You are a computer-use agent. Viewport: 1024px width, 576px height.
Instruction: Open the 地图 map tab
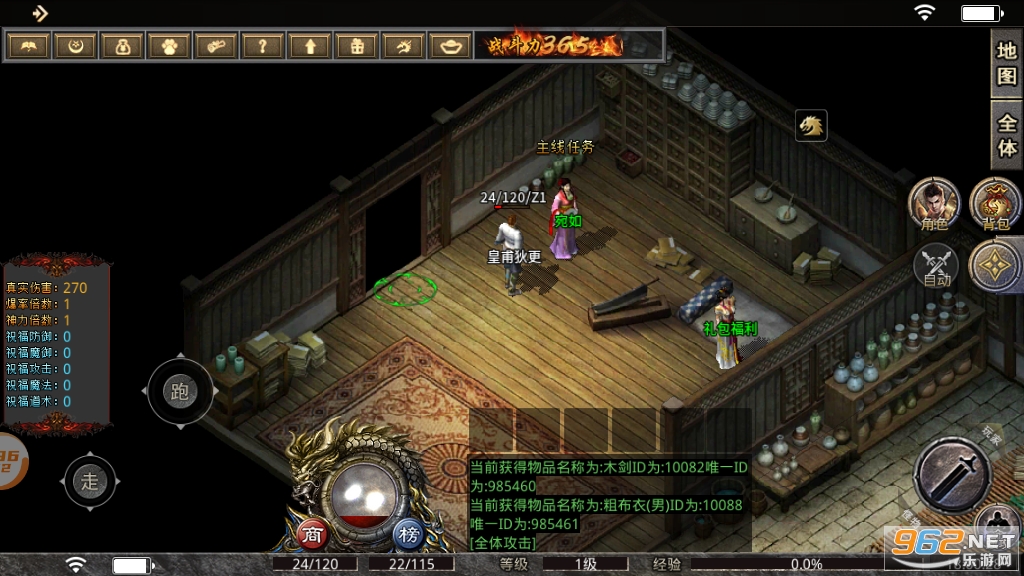tap(1007, 63)
